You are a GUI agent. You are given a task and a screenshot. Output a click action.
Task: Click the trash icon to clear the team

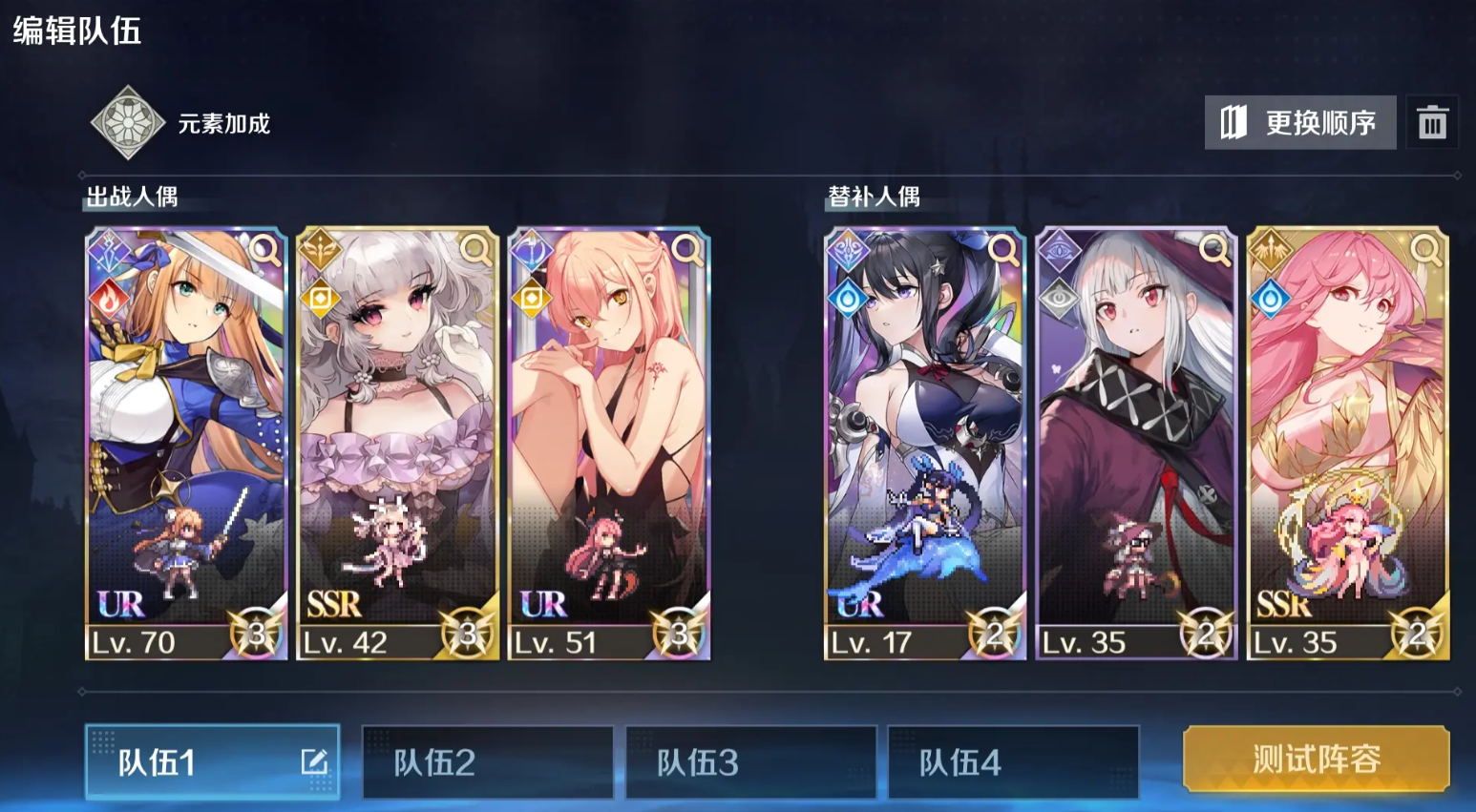[1434, 121]
